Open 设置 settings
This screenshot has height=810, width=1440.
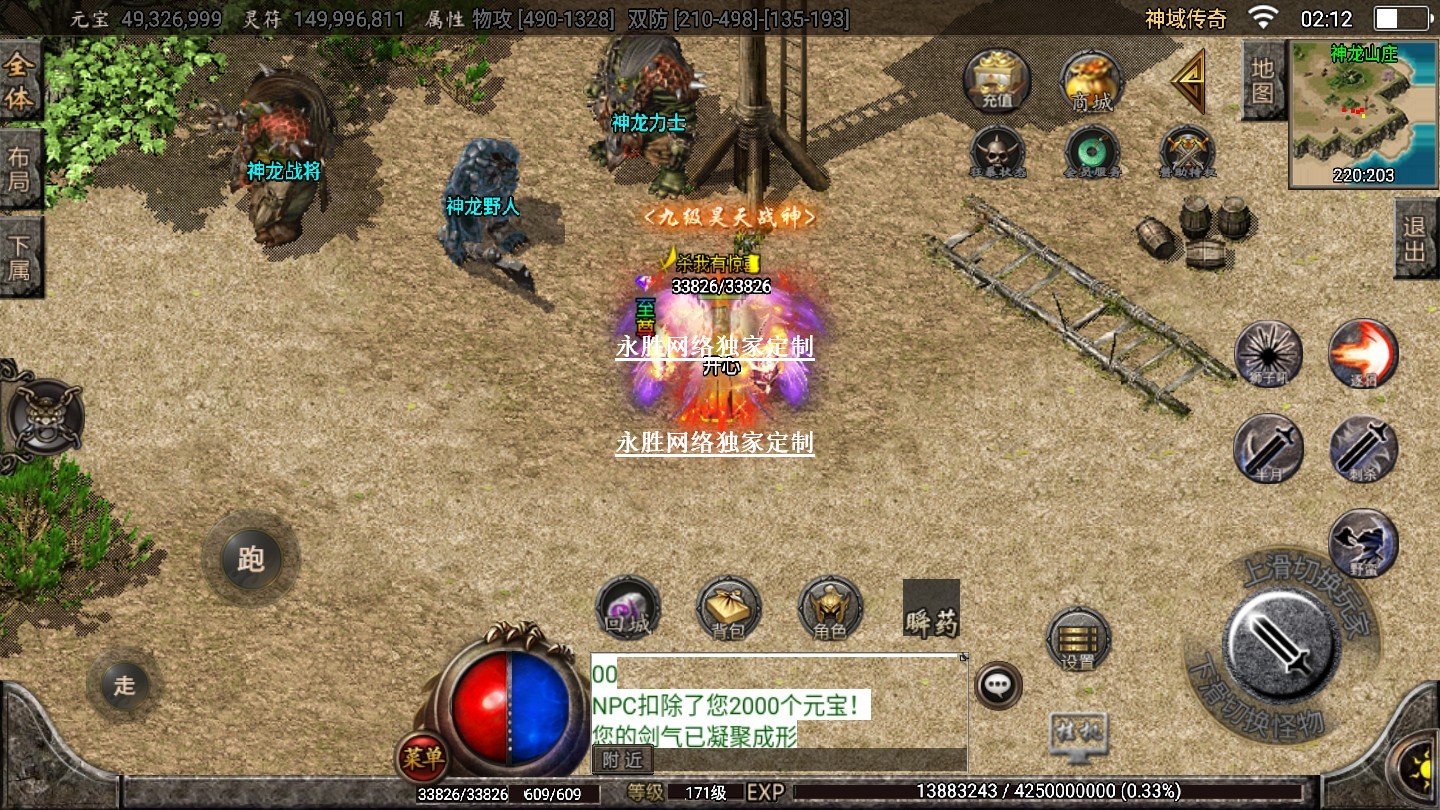(1078, 639)
